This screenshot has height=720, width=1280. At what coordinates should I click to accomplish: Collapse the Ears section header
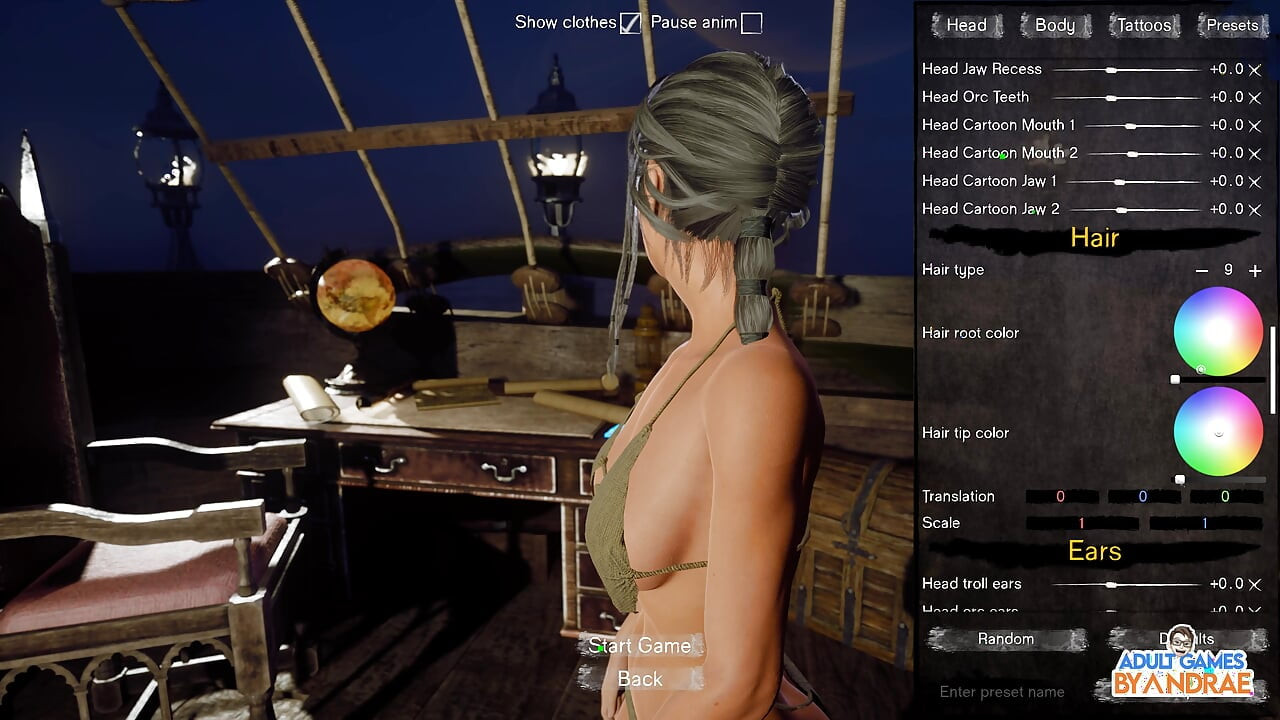[1097, 551]
